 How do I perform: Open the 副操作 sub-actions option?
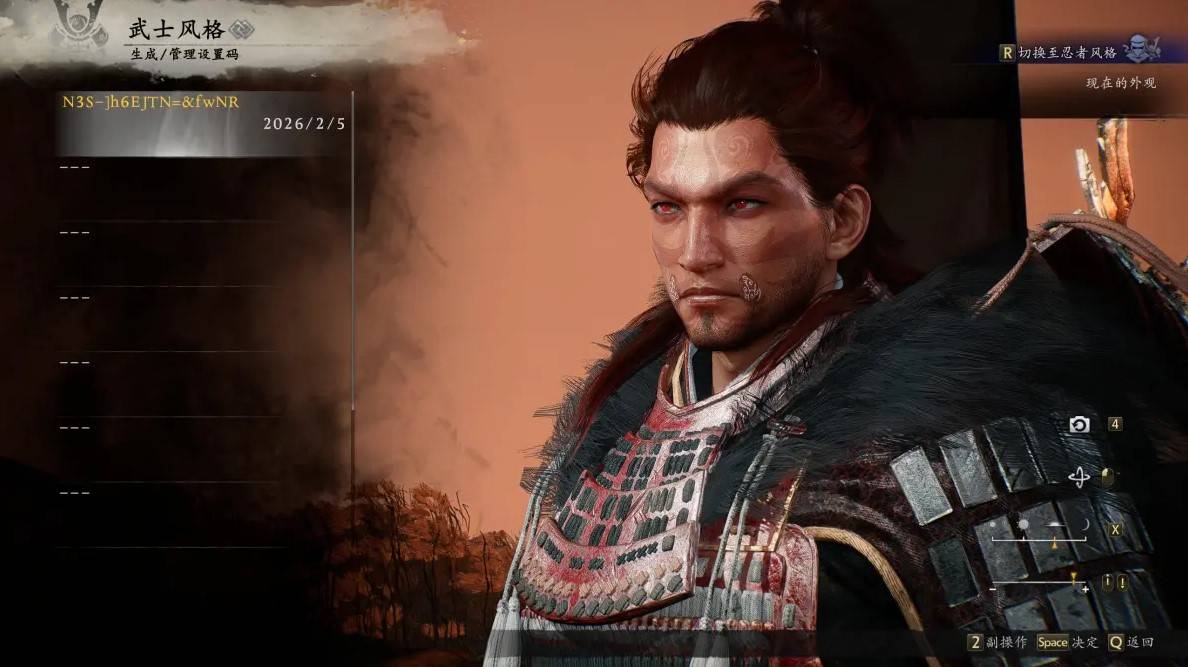(999, 642)
